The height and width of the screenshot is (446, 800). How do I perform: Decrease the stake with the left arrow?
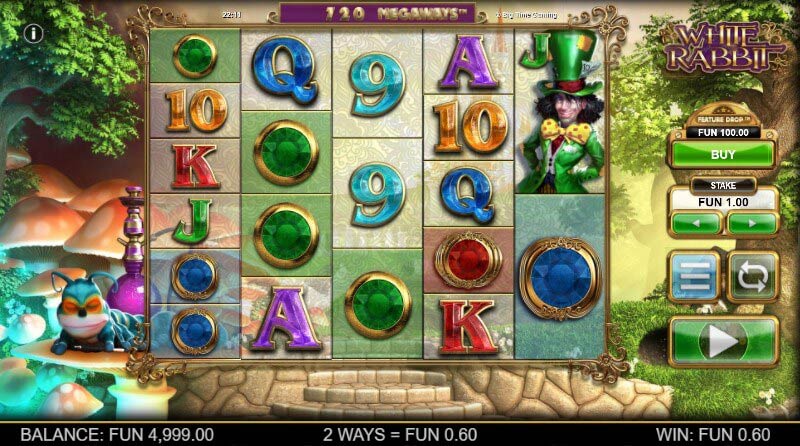[x=696, y=223]
